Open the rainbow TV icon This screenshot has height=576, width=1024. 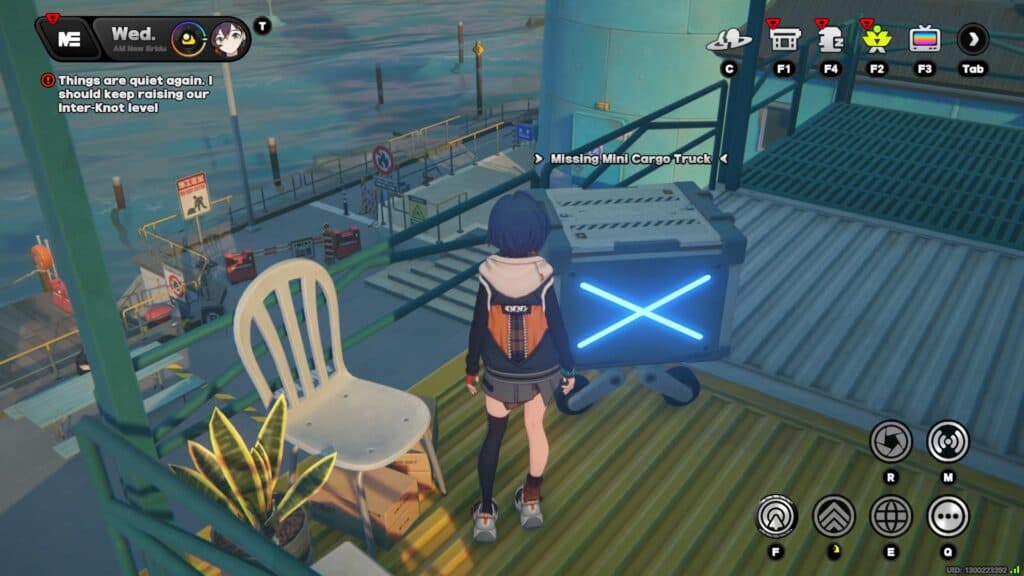click(924, 40)
